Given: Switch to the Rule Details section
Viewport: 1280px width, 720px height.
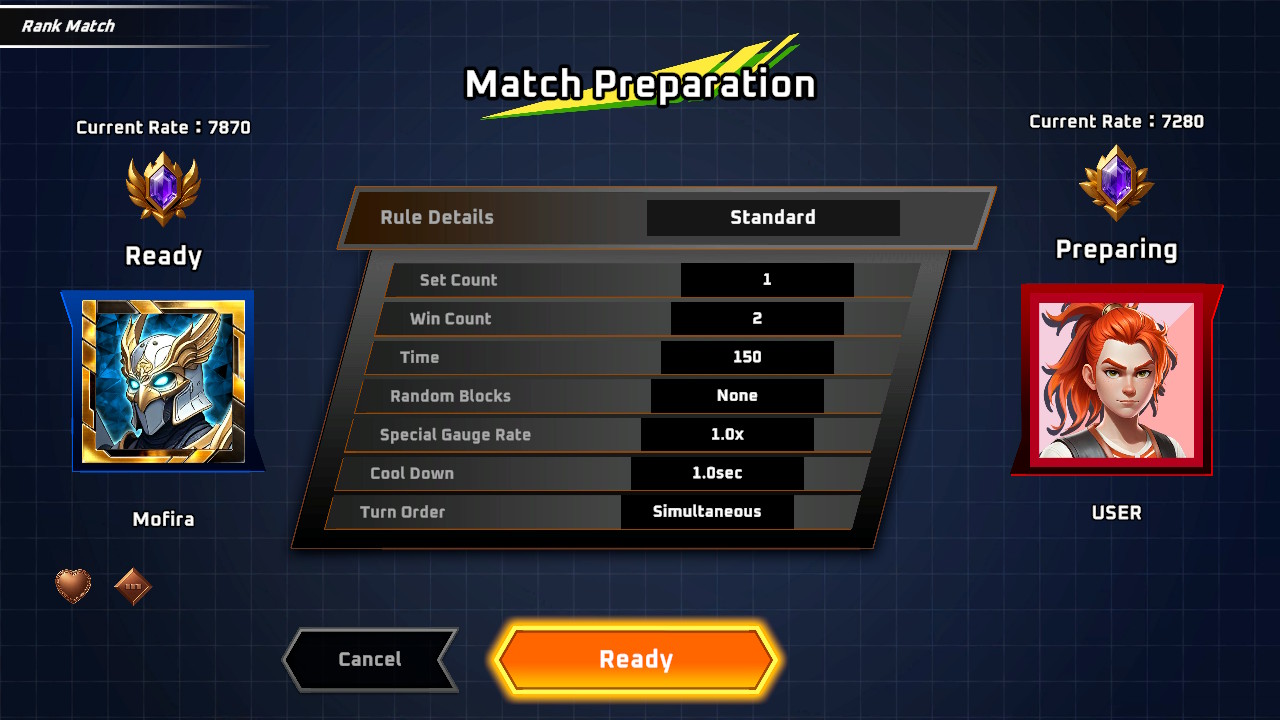Looking at the screenshot, I should click(x=437, y=217).
